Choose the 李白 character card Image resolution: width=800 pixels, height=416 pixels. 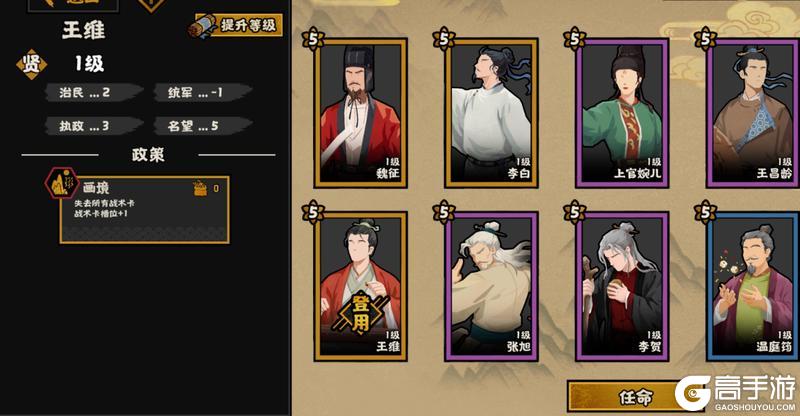click(x=492, y=112)
